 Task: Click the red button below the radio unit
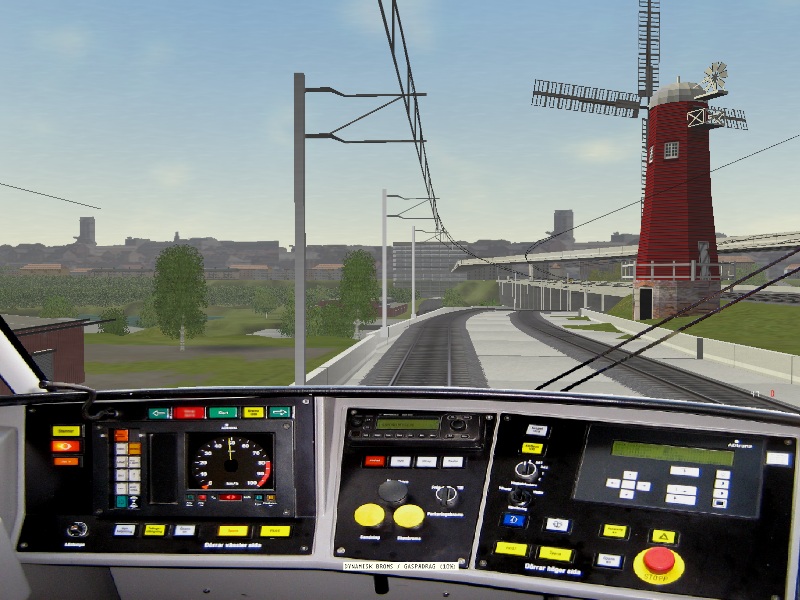pyautogui.click(x=374, y=461)
